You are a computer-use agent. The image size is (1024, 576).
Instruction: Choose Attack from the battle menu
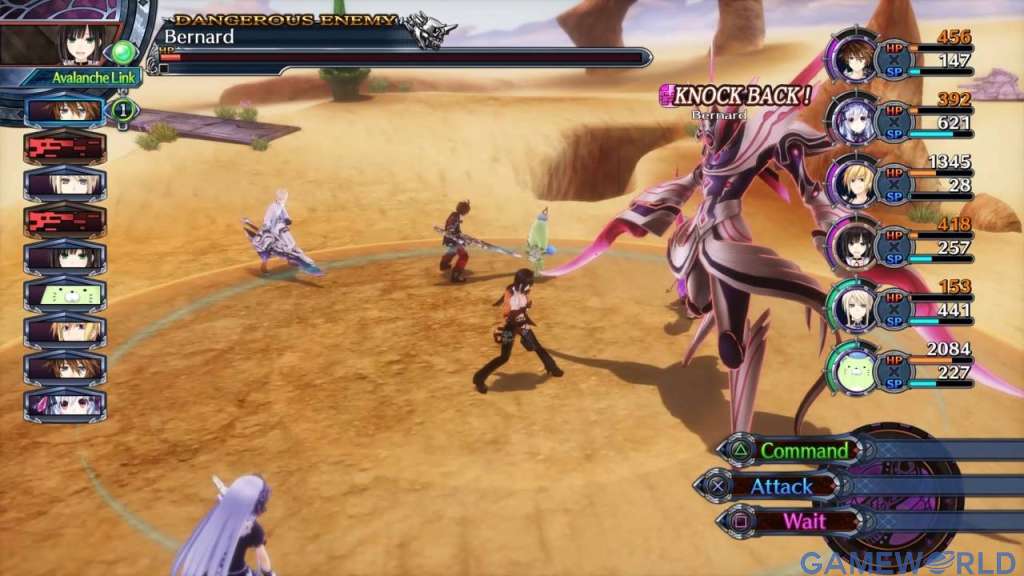(x=781, y=486)
